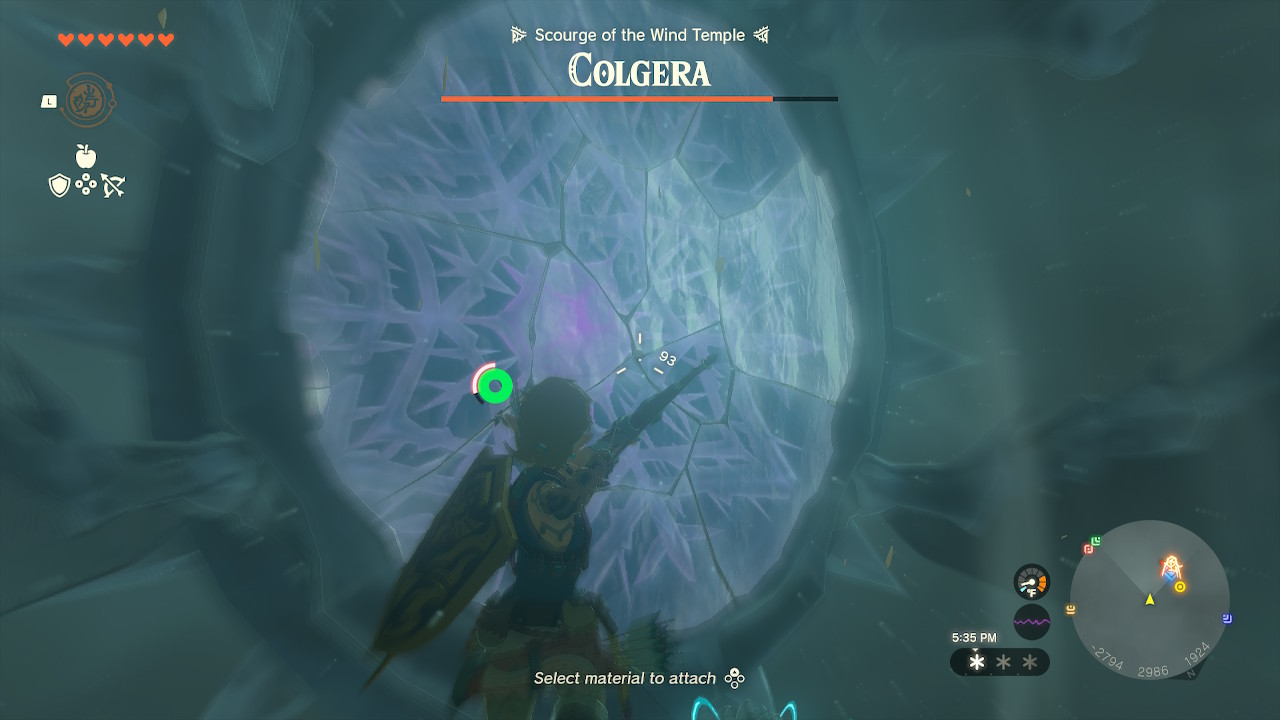This screenshot has width=1280, height=720.
Task: Click the temperature gauge above the minimap
Action: point(1031,582)
